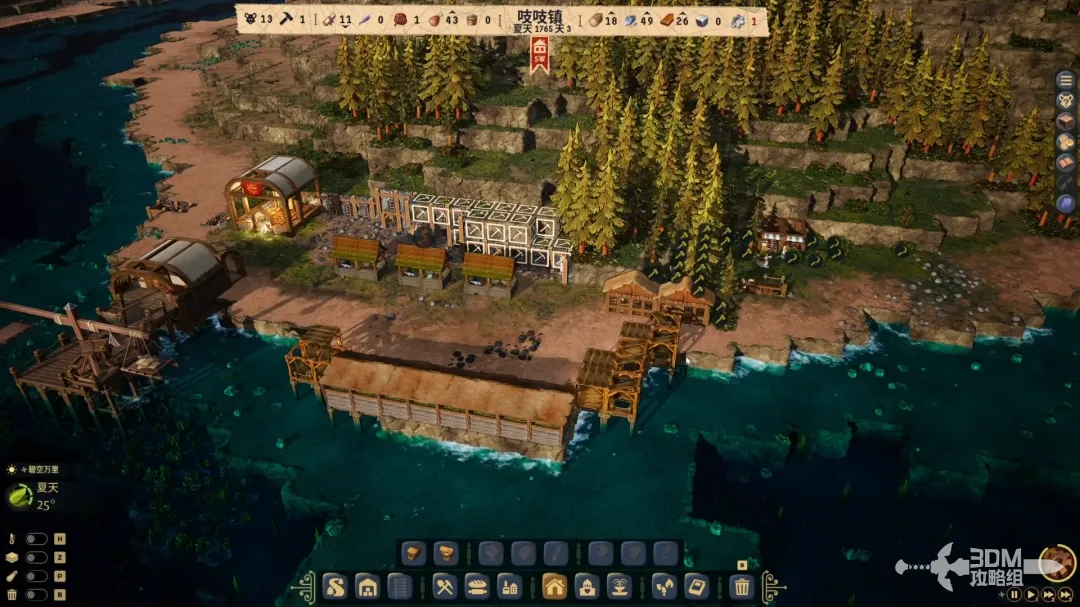Open the factory industry build category
Image resolution: width=1080 pixels, height=607 pixels.
(510, 586)
